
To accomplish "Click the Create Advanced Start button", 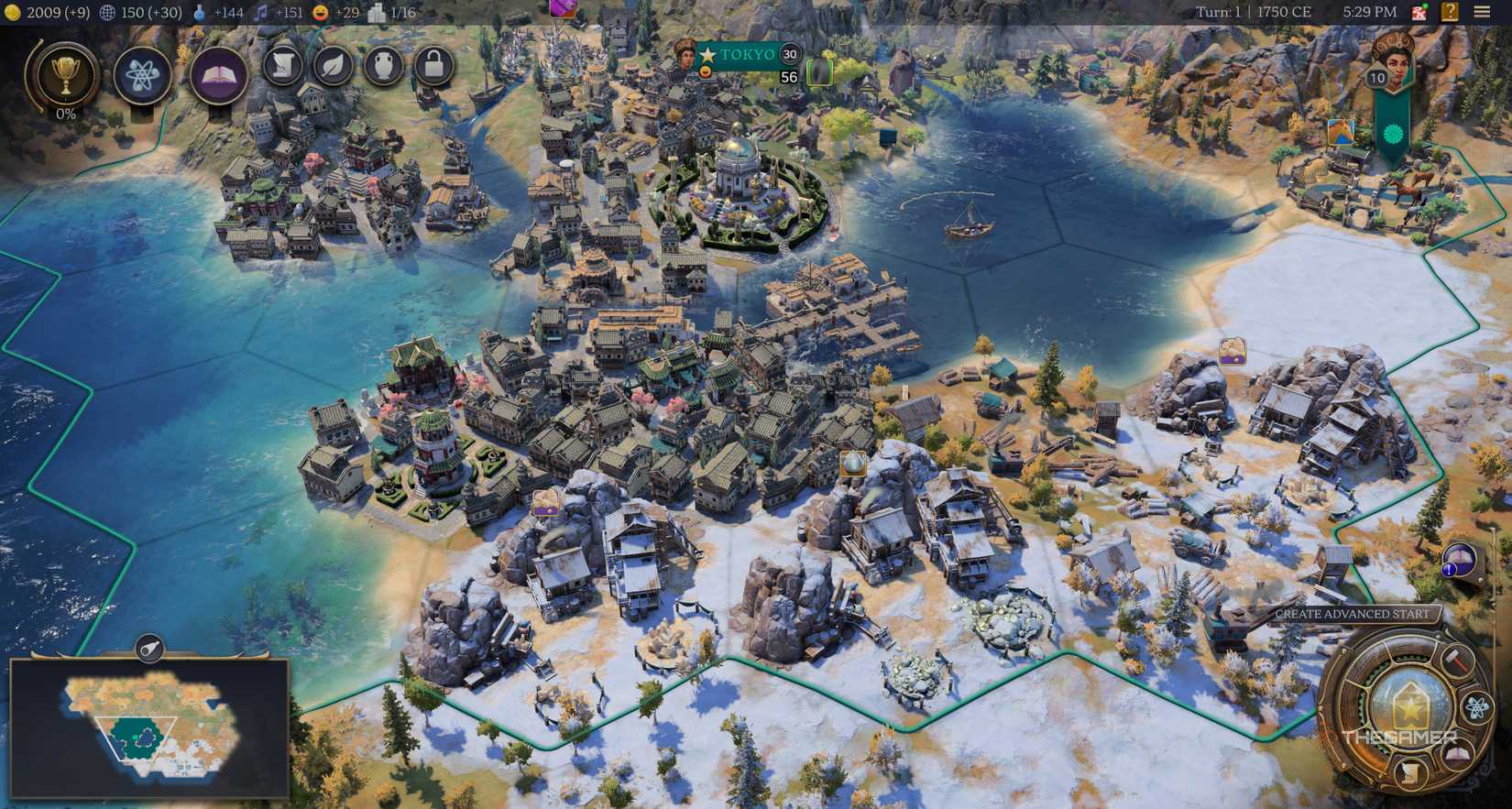I will click(1354, 614).
